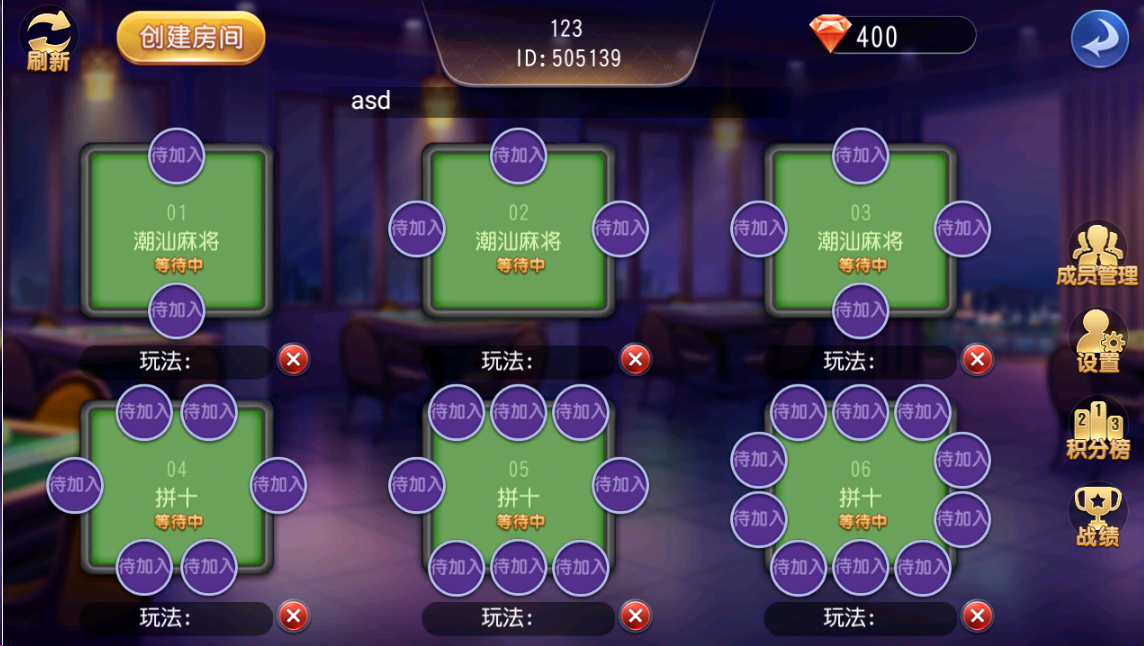The image size is (1144, 646).
Task: Click the red diamond currency icon
Action: click(x=830, y=35)
